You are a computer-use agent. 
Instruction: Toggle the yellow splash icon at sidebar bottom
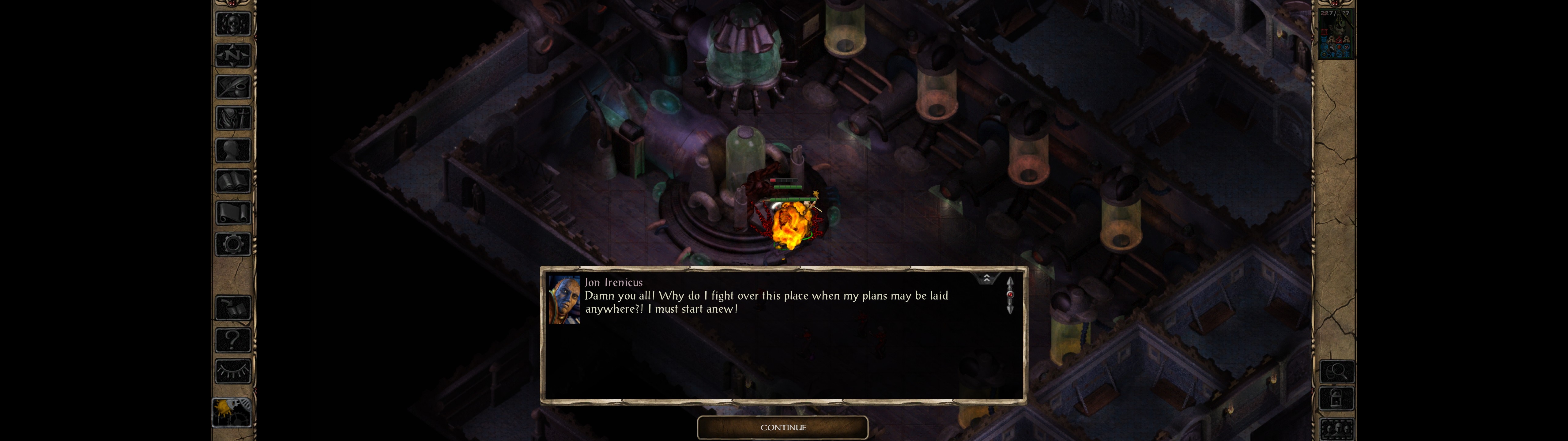232,413
